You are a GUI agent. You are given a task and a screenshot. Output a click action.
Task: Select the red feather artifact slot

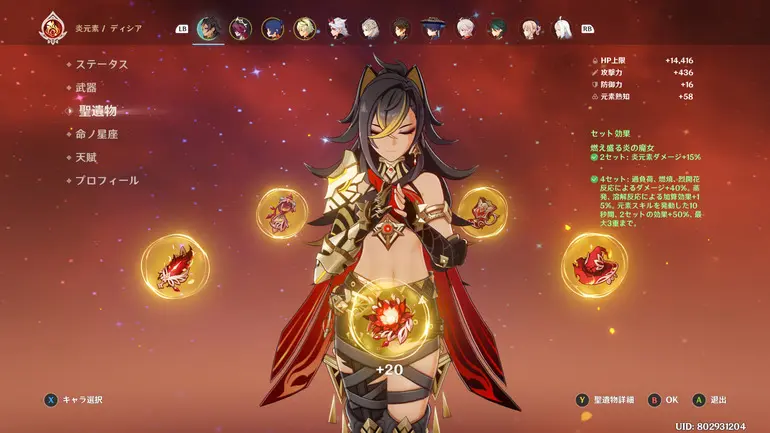click(x=175, y=266)
